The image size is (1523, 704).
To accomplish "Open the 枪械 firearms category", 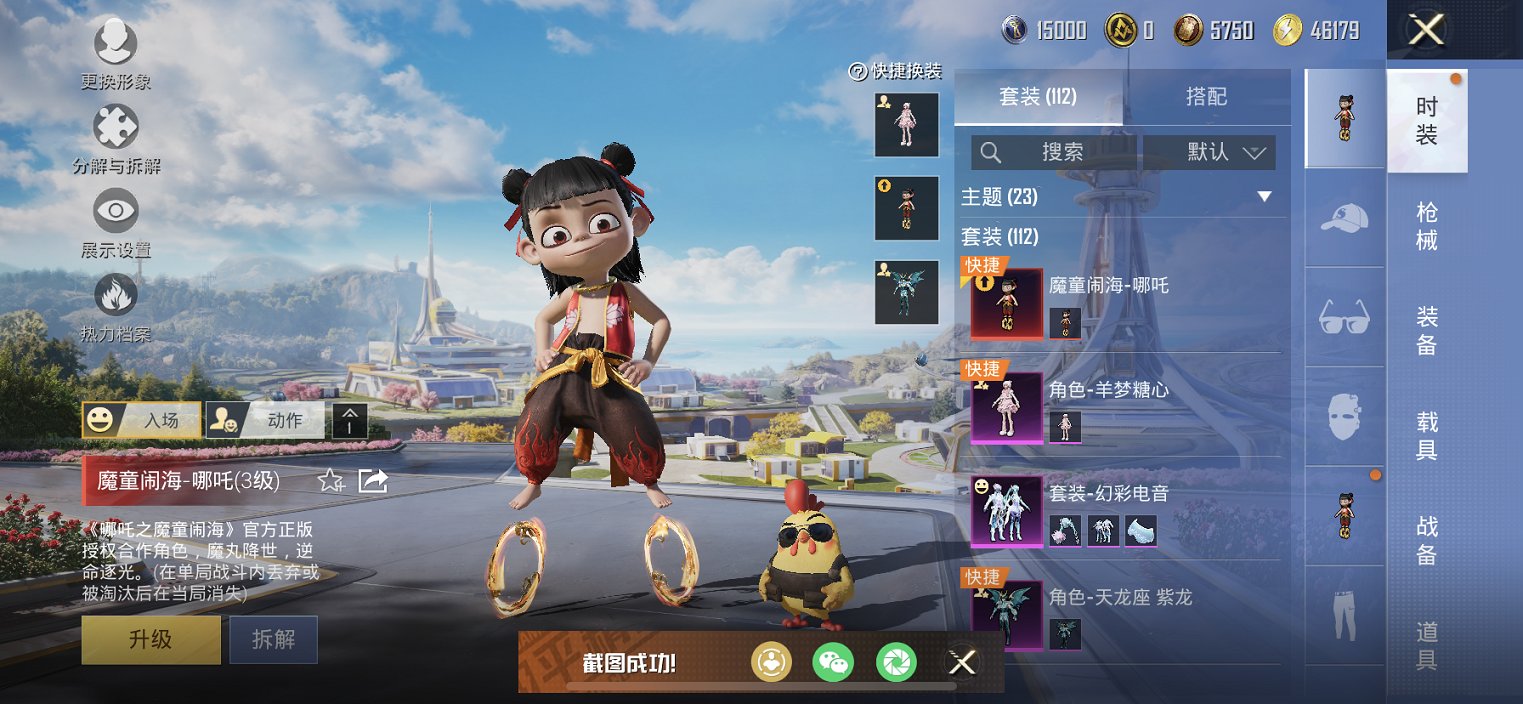I will click(x=1427, y=227).
